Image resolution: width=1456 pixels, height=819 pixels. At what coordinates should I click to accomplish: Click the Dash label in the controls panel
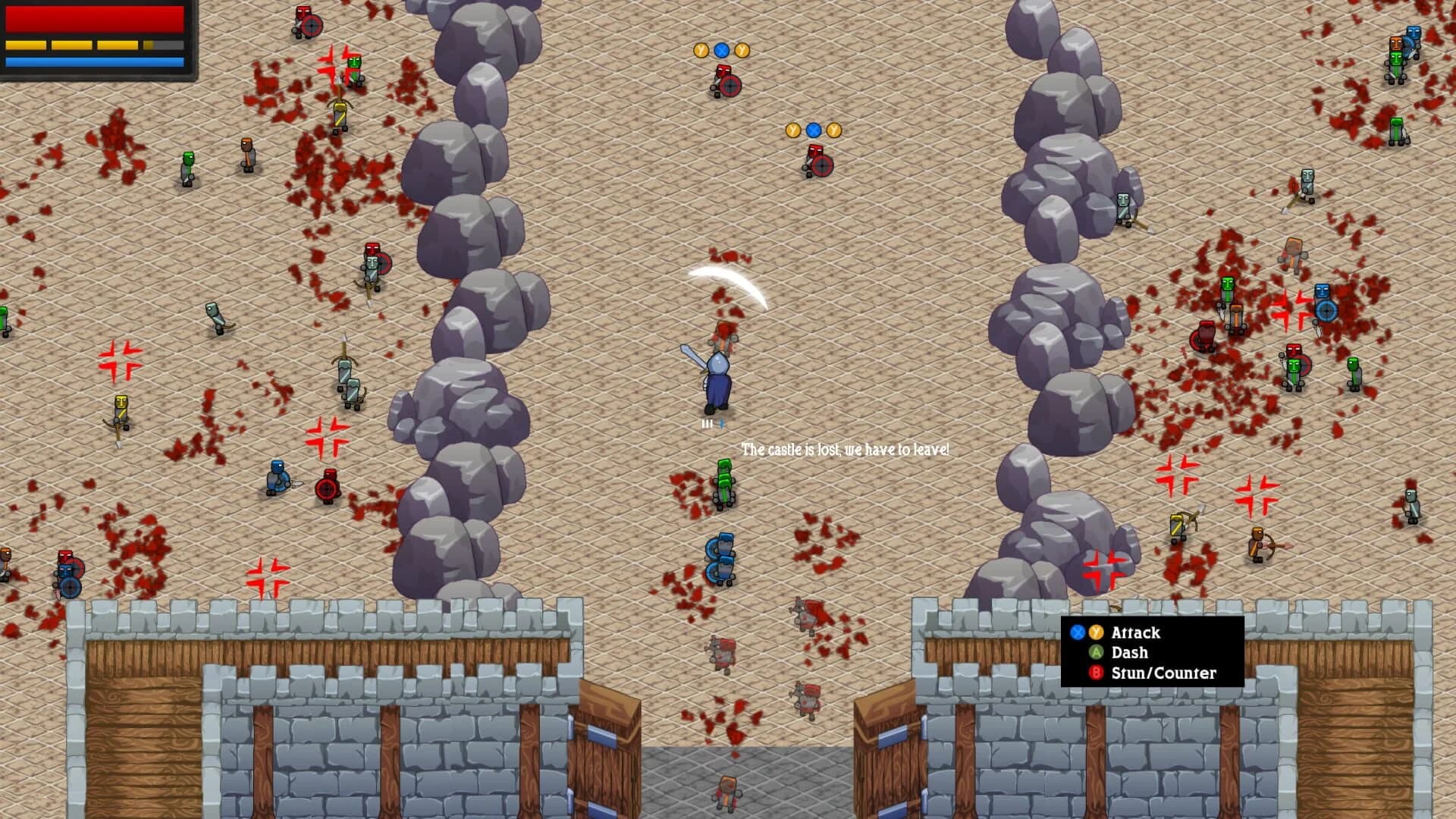(1128, 652)
